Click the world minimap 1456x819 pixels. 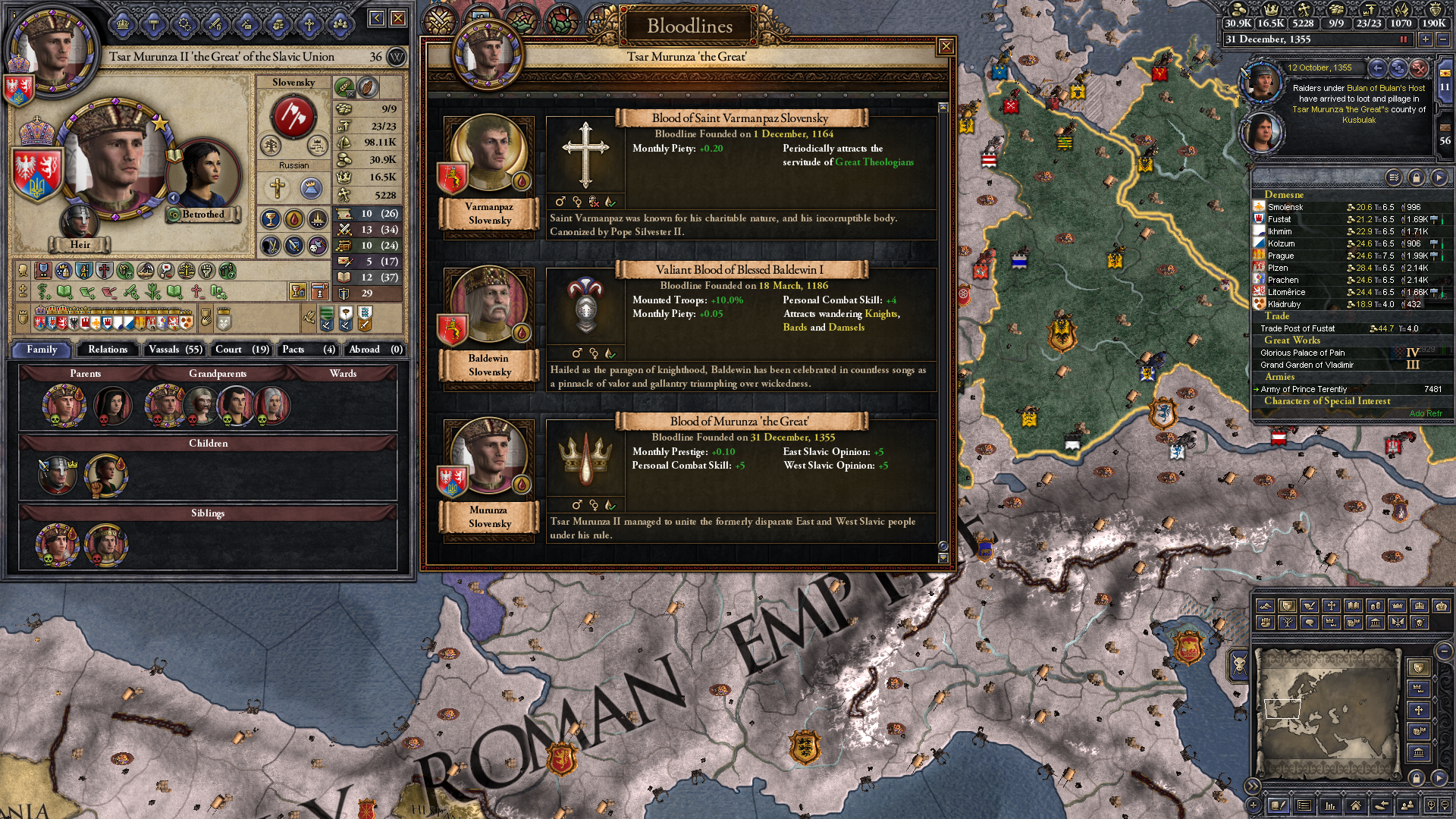1327,713
